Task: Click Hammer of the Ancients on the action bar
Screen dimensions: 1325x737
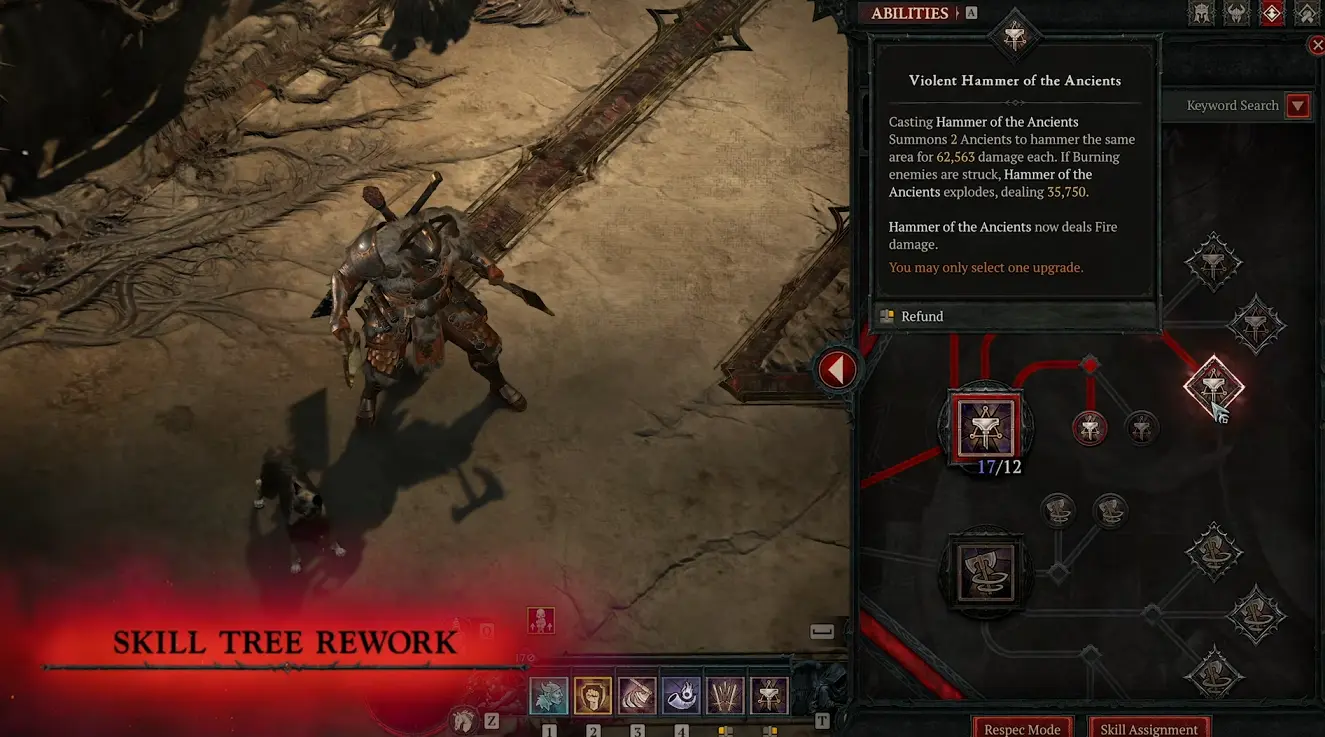Action: 768,695
